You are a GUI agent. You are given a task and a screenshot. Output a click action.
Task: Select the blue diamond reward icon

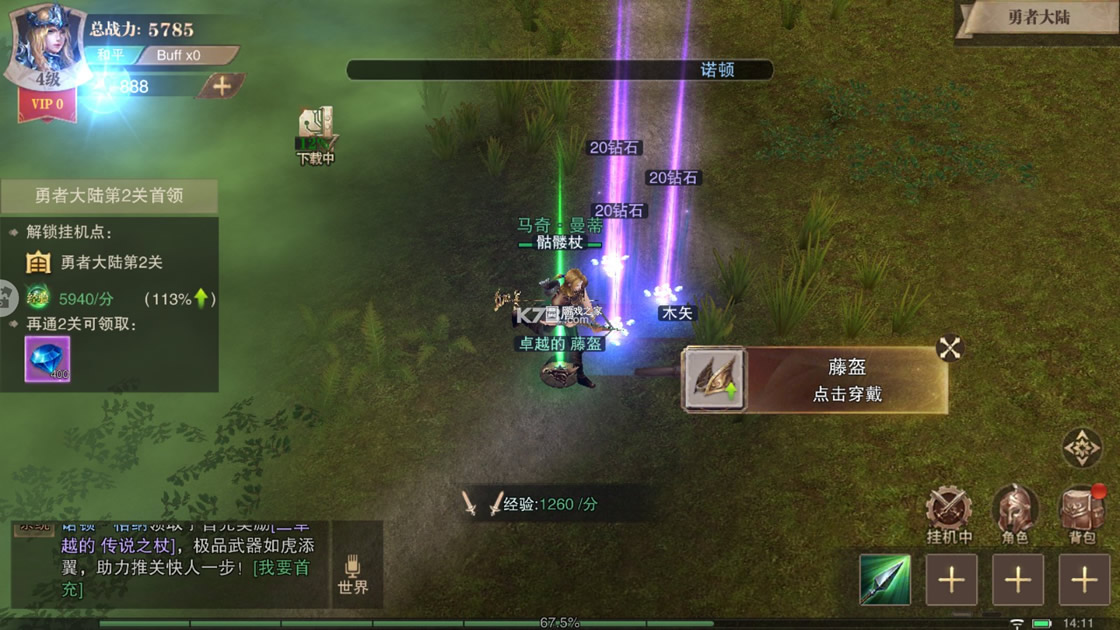47,359
